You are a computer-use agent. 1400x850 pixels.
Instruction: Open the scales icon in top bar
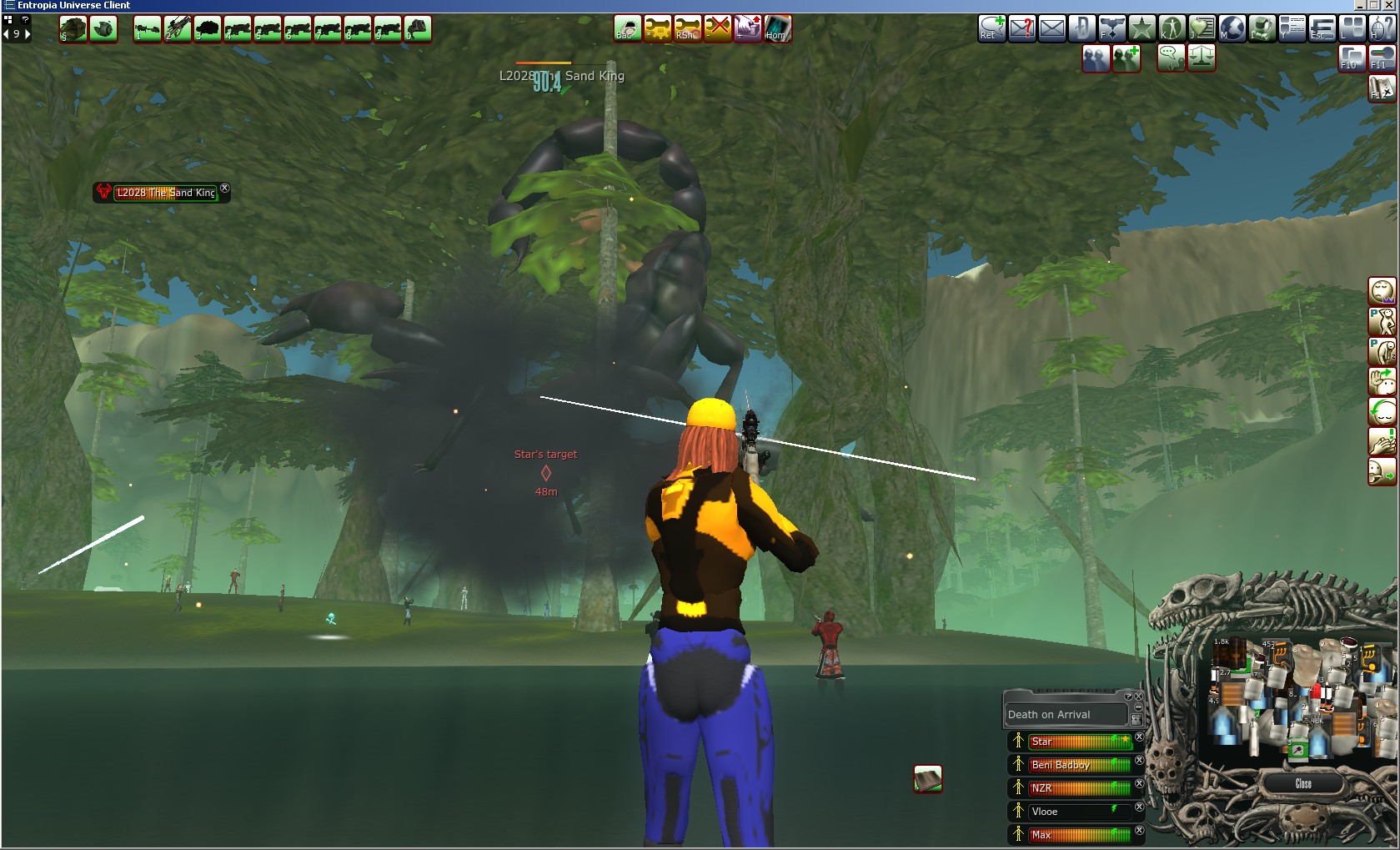(x=1202, y=58)
